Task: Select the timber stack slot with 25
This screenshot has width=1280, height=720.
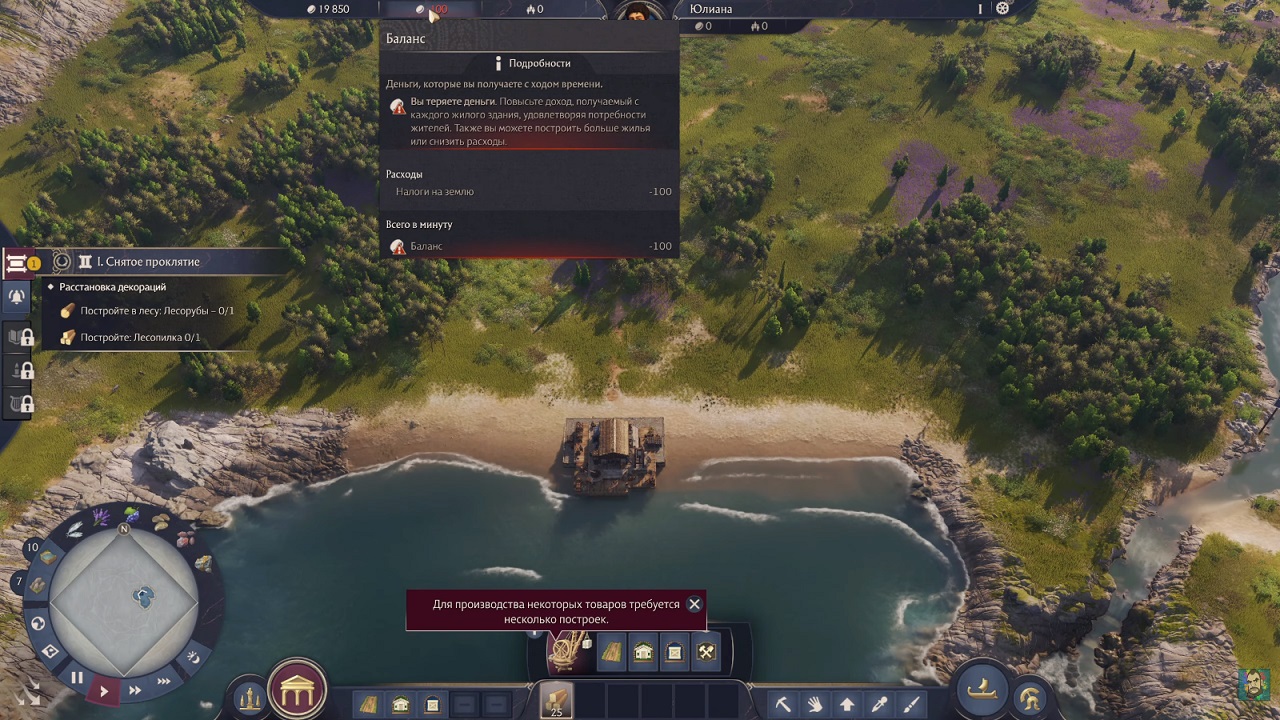Action: click(555, 700)
